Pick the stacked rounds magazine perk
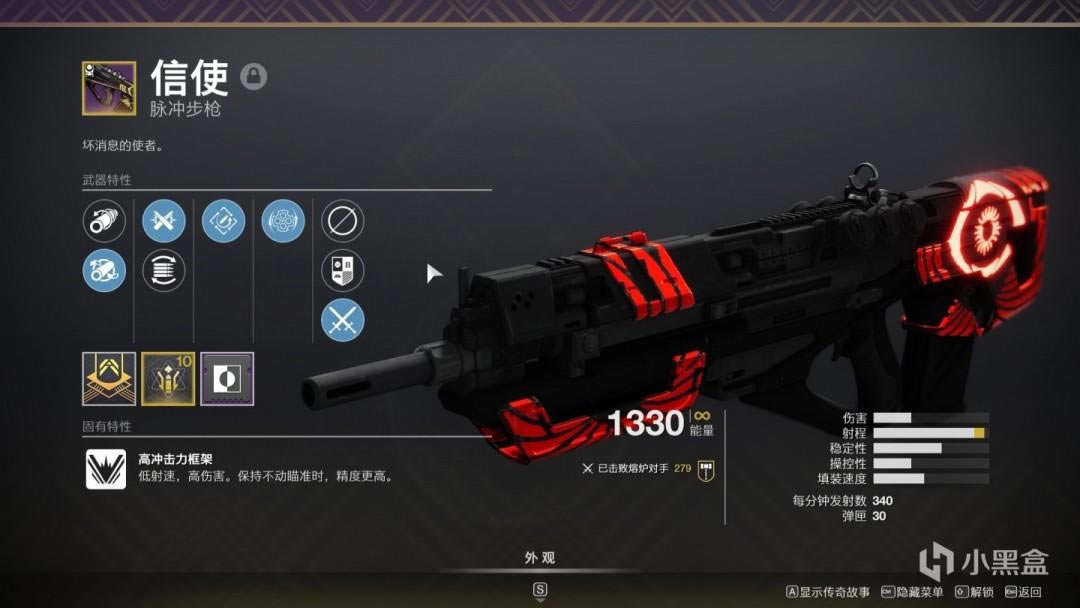The height and width of the screenshot is (608, 1080). 164,270
